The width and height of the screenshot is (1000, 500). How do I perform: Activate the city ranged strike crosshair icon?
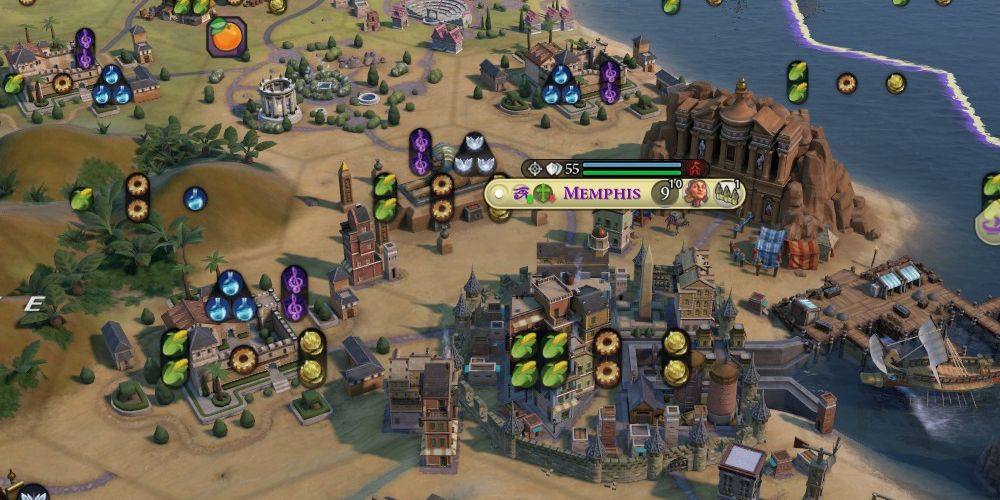point(535,169)
